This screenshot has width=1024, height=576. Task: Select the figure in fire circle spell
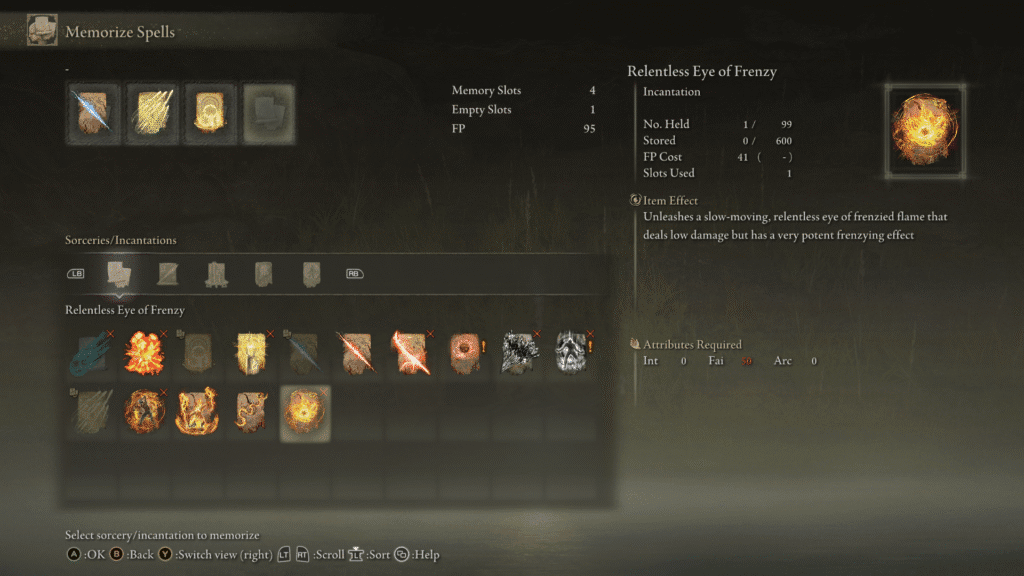click(144, 410)
